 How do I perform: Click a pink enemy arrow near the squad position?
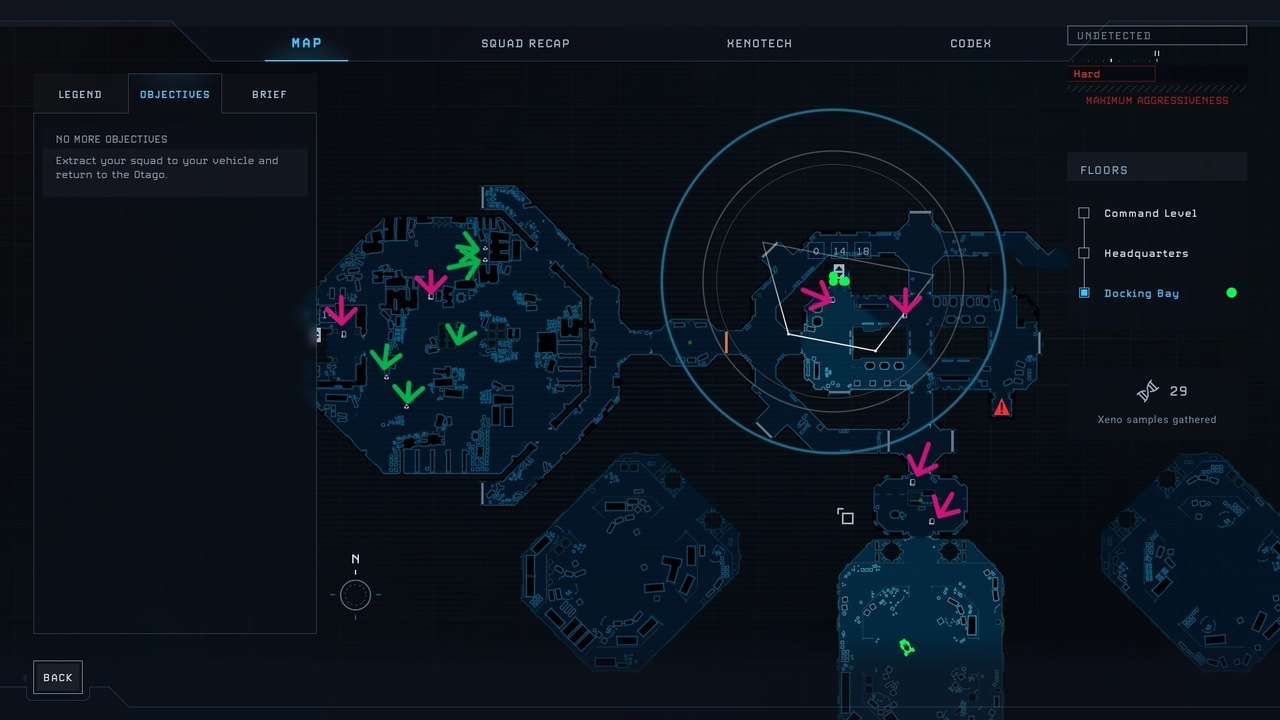click(815, 297)
